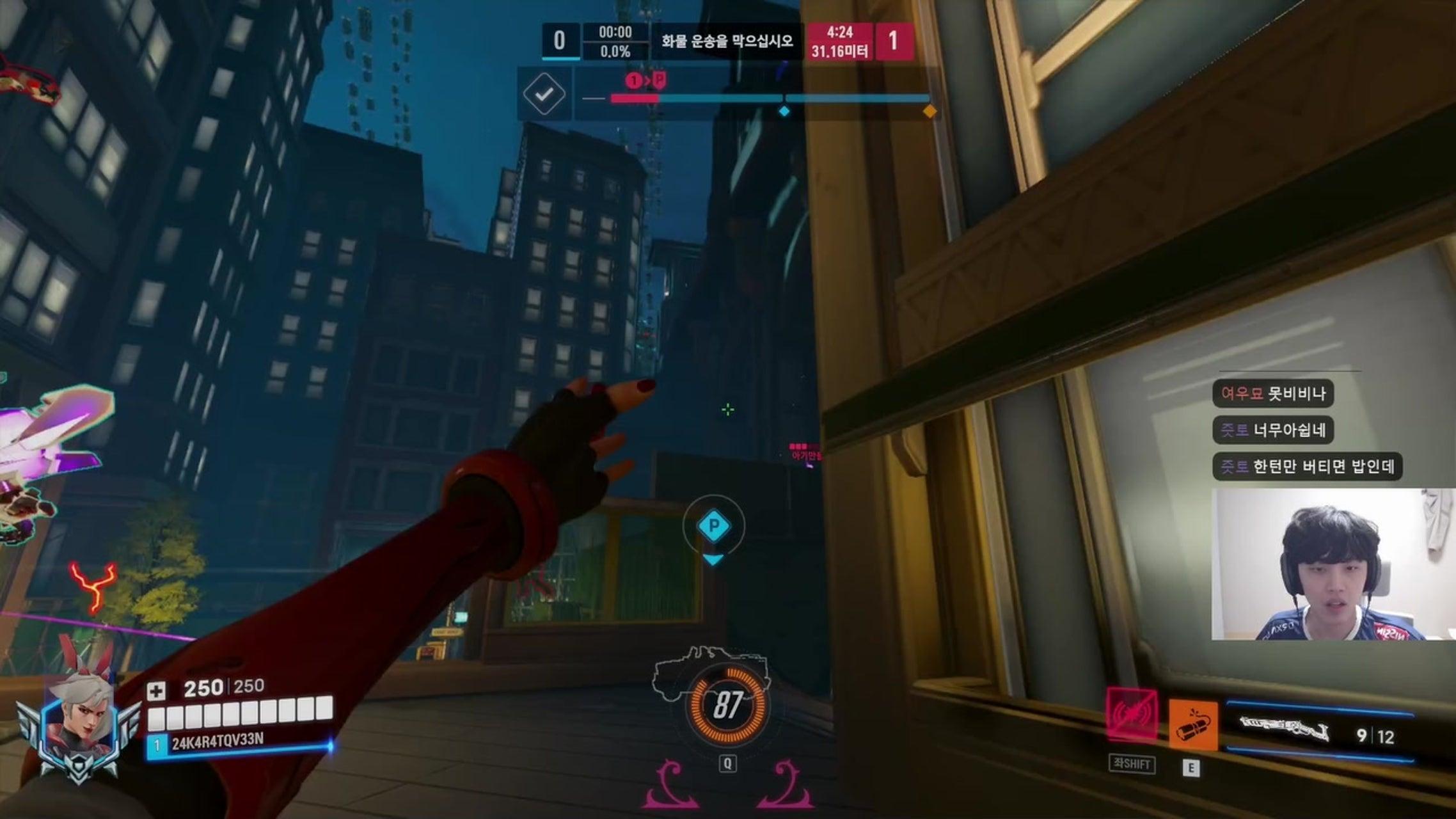The image size is (1456, 819).
Task: Activate the ultimate charge meter at 87
Action: click(x=727, y=705)
